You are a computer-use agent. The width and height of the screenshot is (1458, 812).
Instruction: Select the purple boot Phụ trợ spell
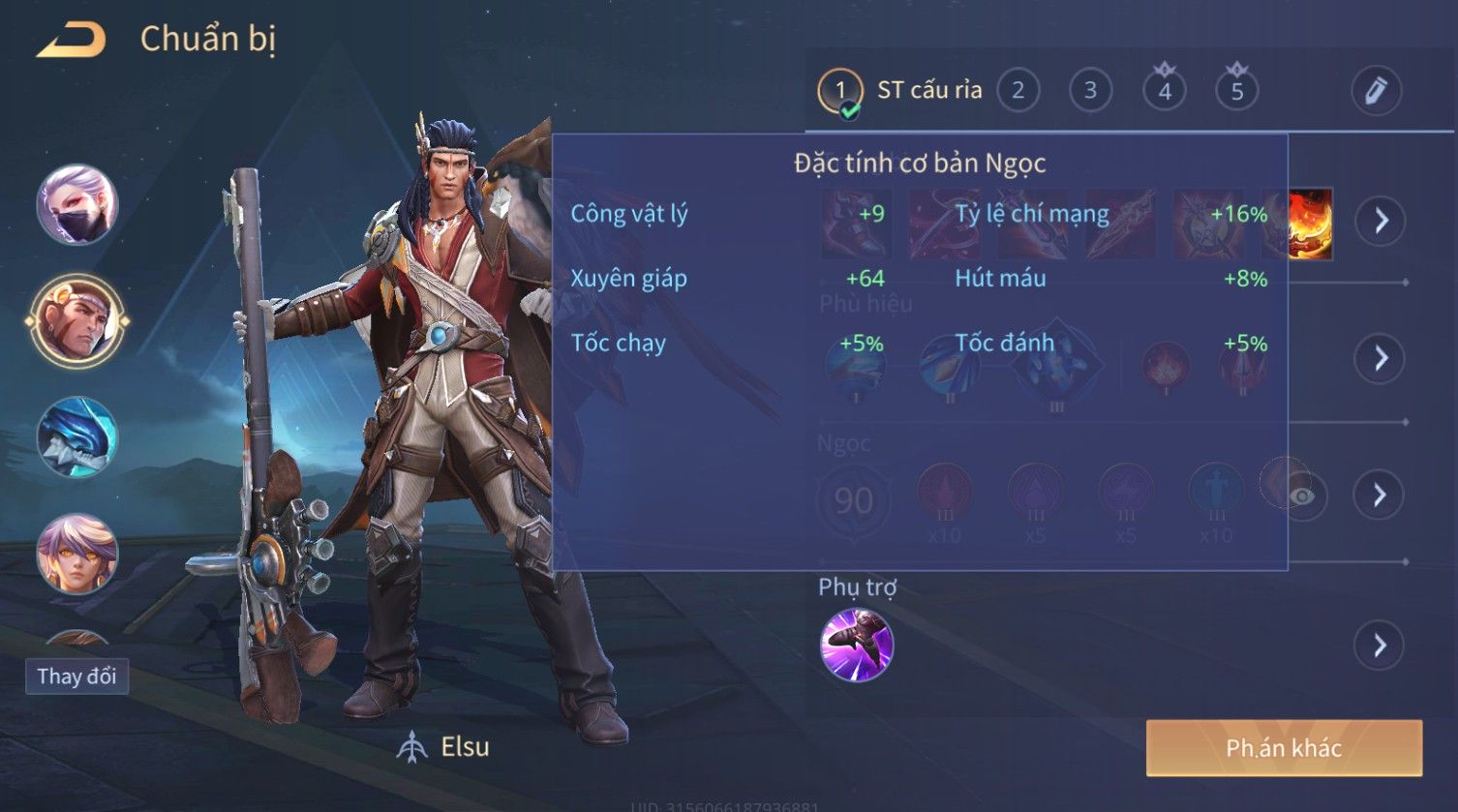[x=857, y=645]
